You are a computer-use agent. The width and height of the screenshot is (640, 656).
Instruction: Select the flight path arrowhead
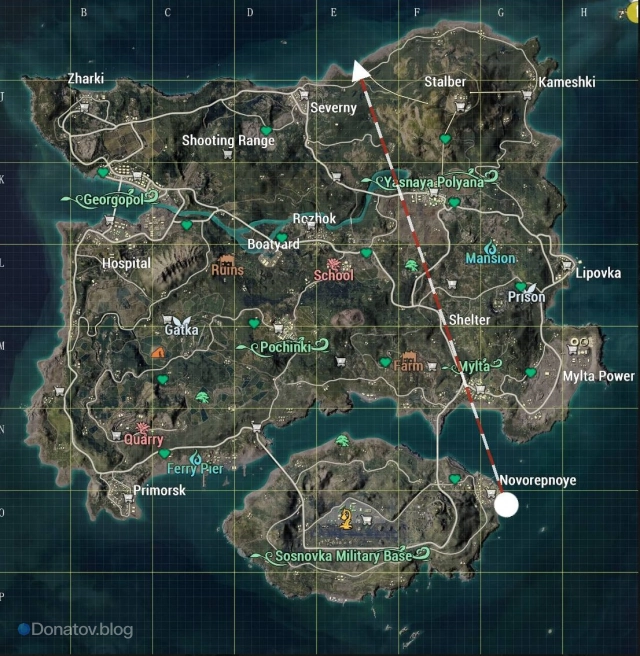click(359, 69)
